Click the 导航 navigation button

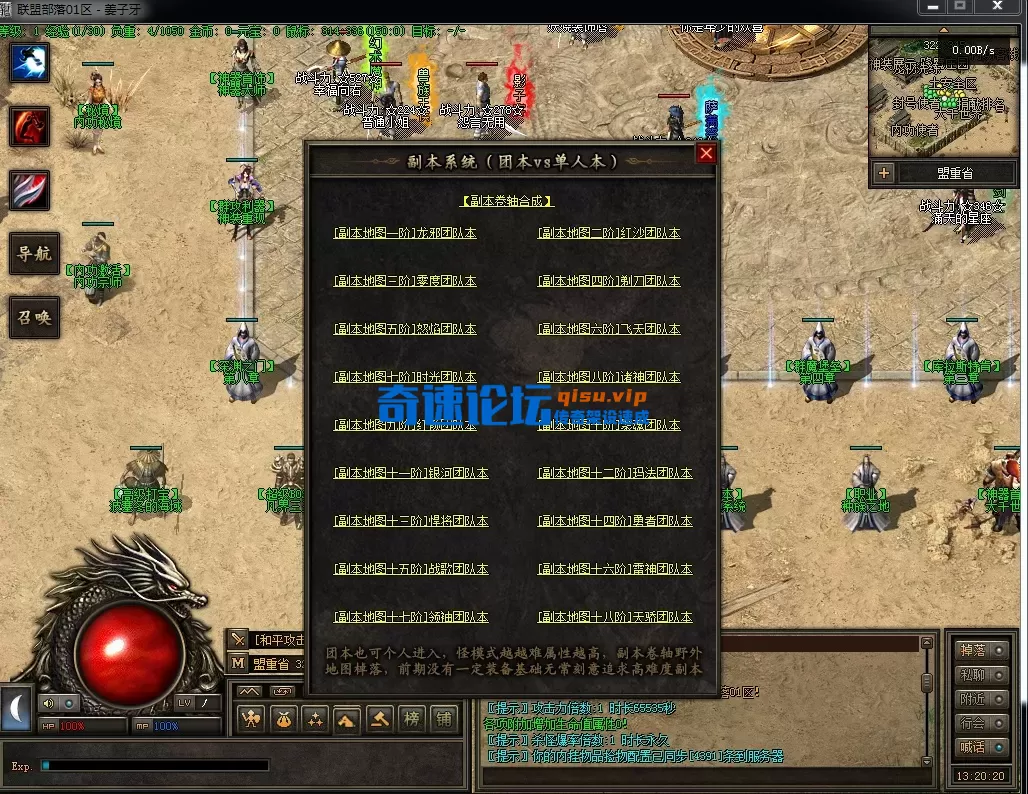point(35,254)
